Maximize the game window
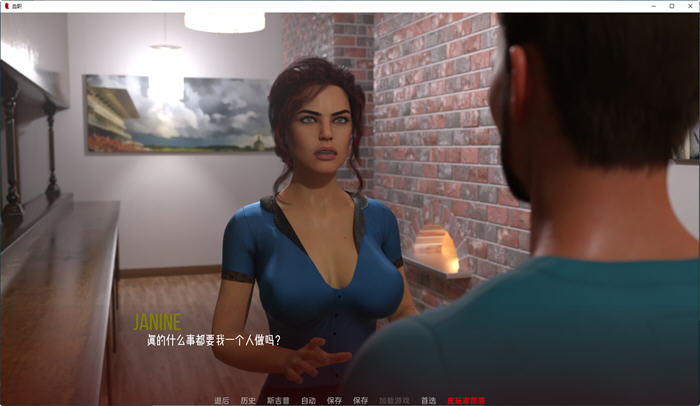Image resolution: width=700 pixels, height=406 pixels. (670, 6)
